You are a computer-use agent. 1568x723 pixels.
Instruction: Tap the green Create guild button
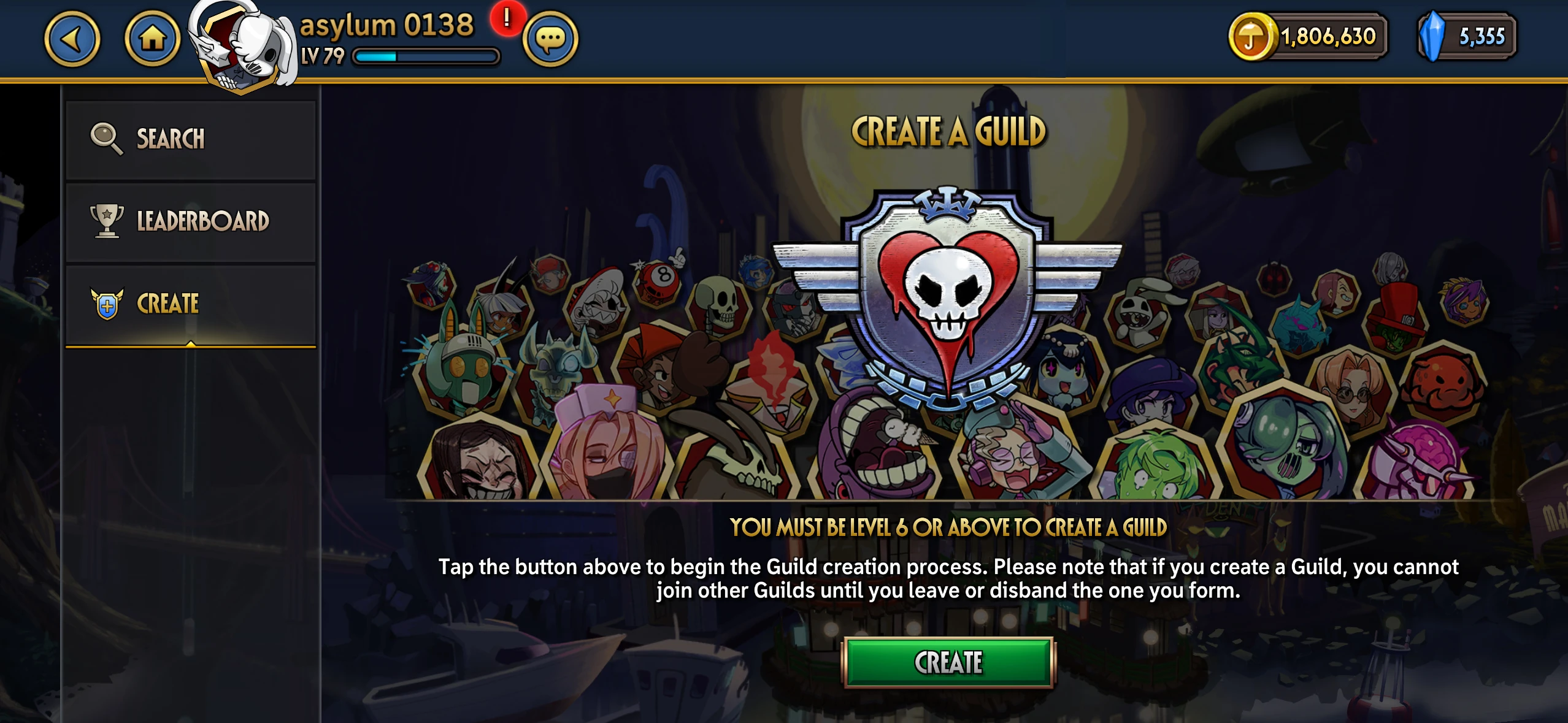click(948, 662)
